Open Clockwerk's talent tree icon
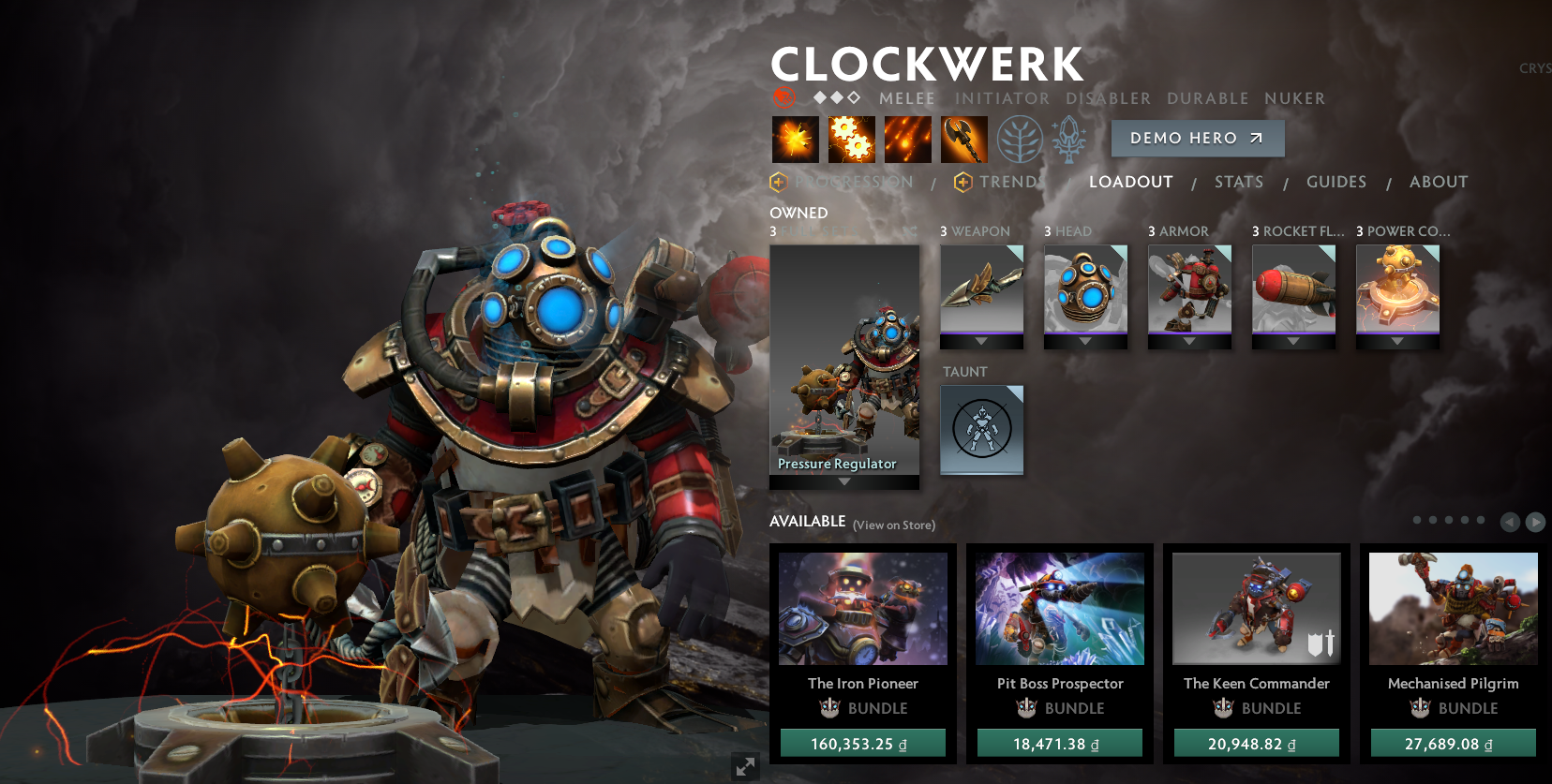 [x=1021, y=139]
